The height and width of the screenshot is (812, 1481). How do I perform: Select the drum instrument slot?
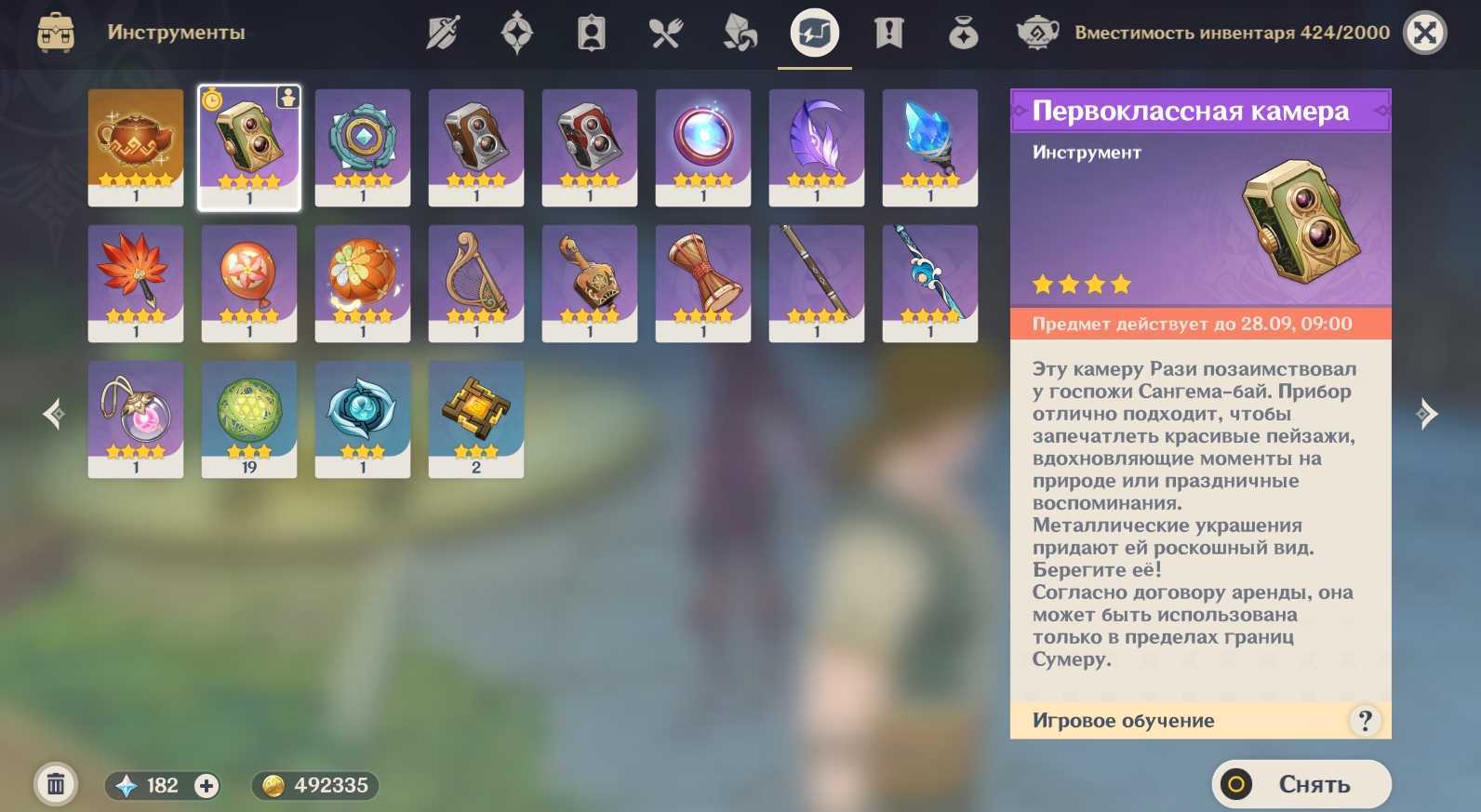(703, 283)
